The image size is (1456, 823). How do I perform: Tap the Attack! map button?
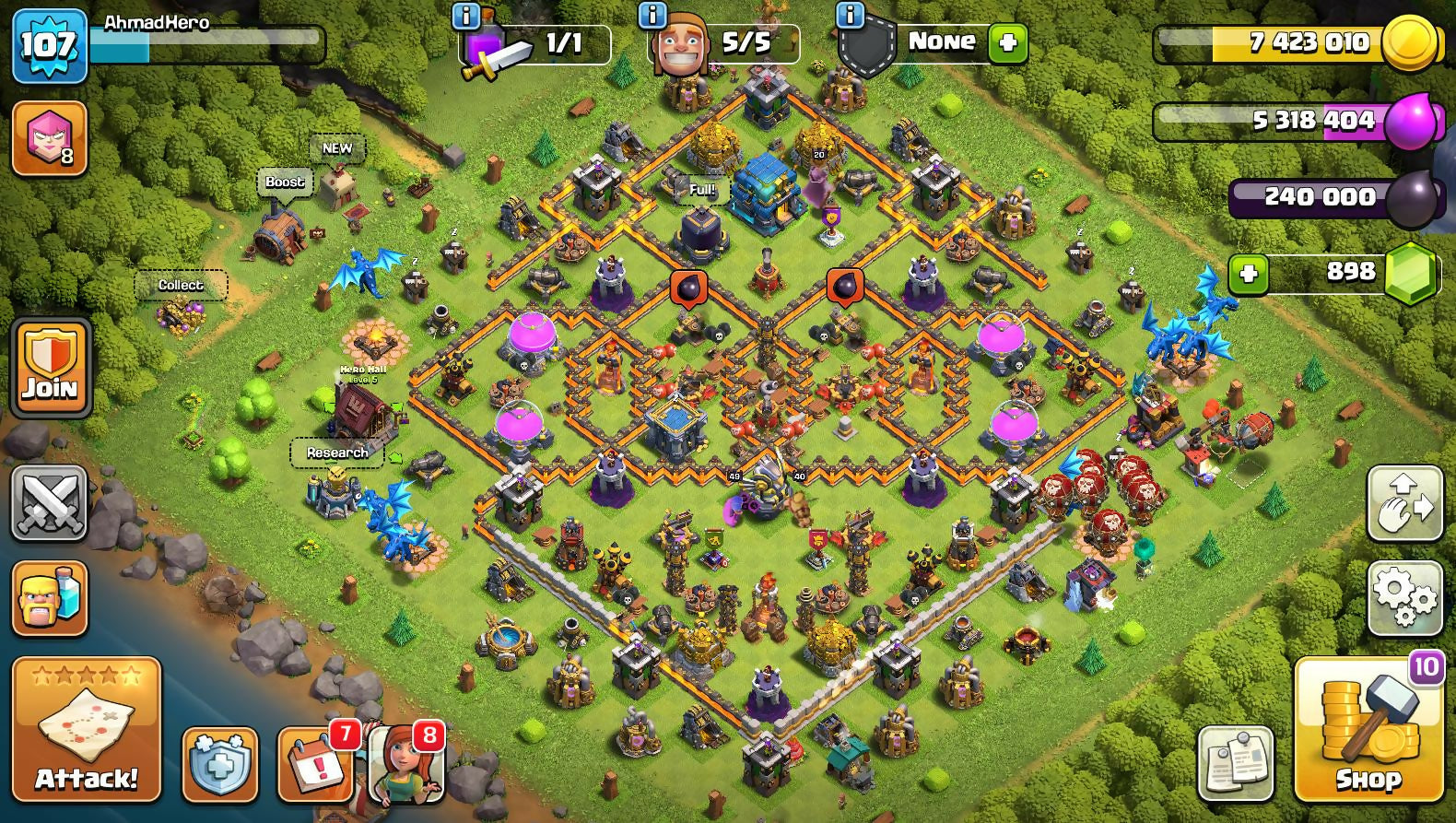pos(86,728)
